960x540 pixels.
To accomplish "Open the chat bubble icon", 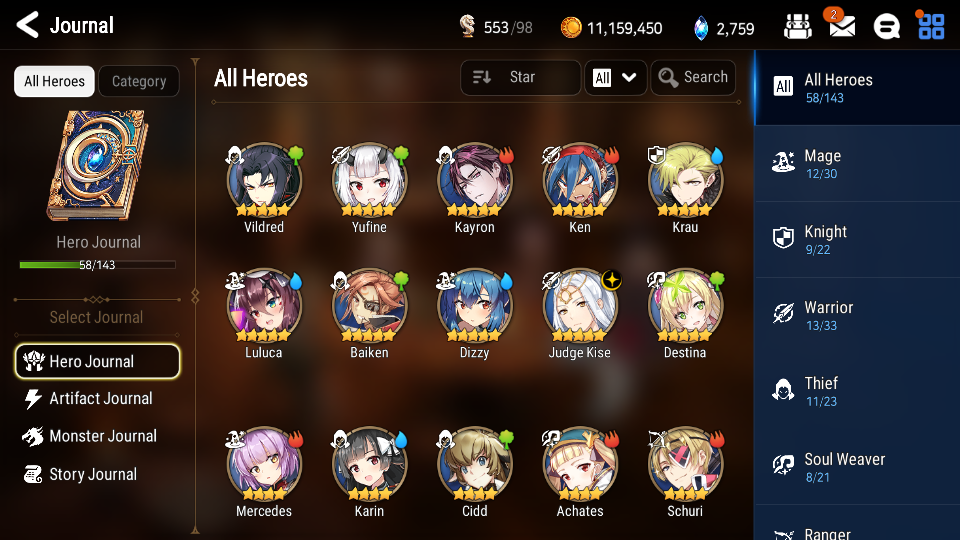I will (x=886, y=27).
